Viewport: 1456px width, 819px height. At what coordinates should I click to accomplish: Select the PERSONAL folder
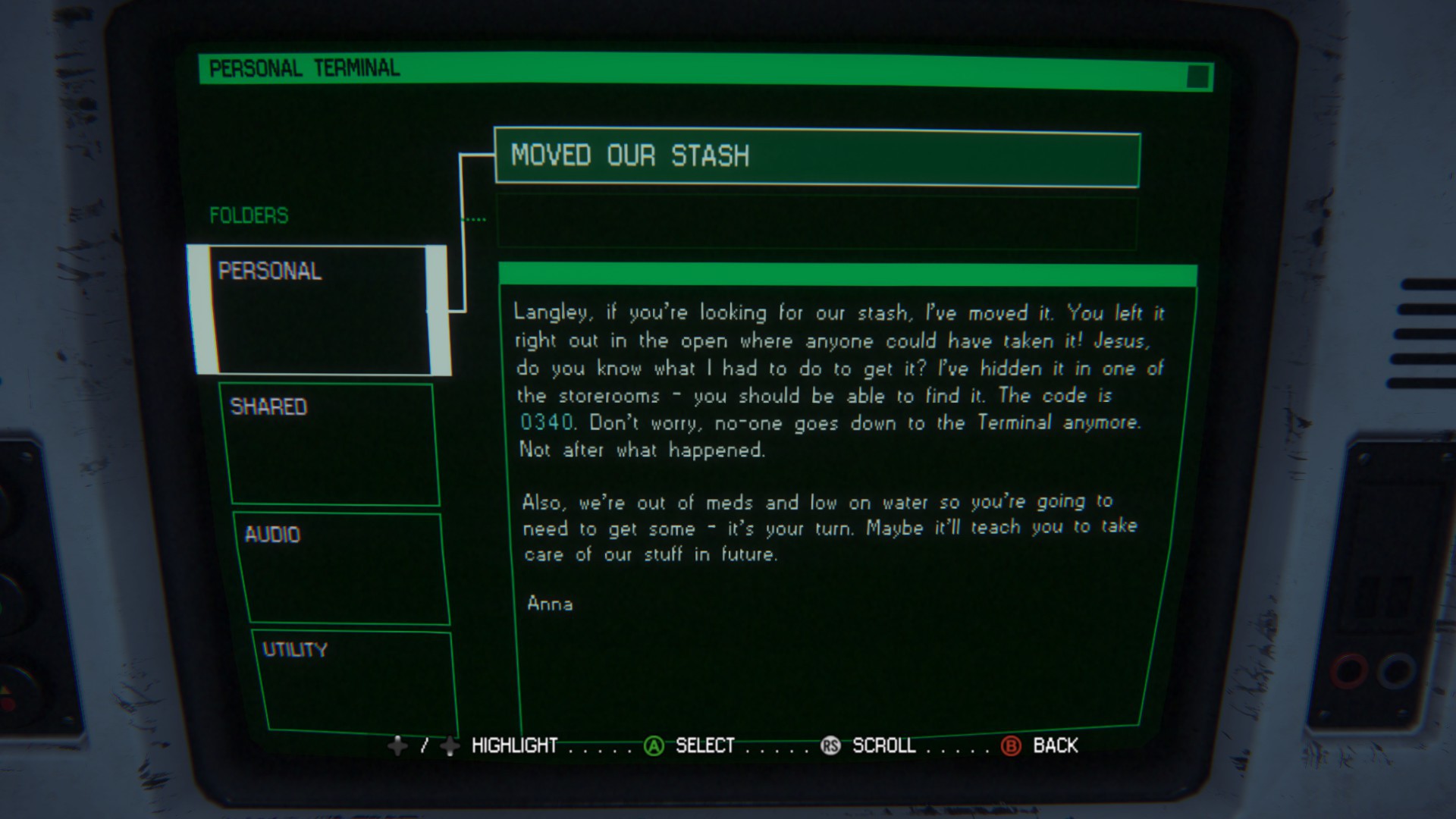tap(319, 309)
